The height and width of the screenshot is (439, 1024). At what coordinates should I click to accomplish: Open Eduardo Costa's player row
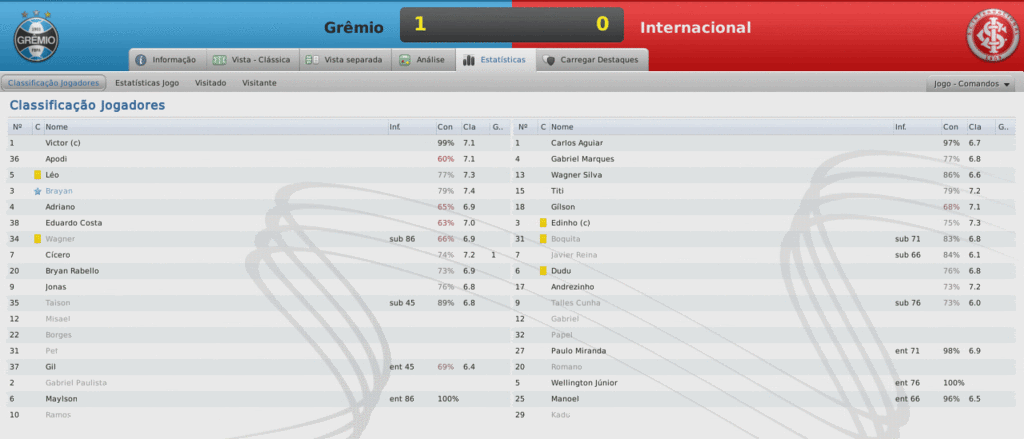click(x=78, y=222)
